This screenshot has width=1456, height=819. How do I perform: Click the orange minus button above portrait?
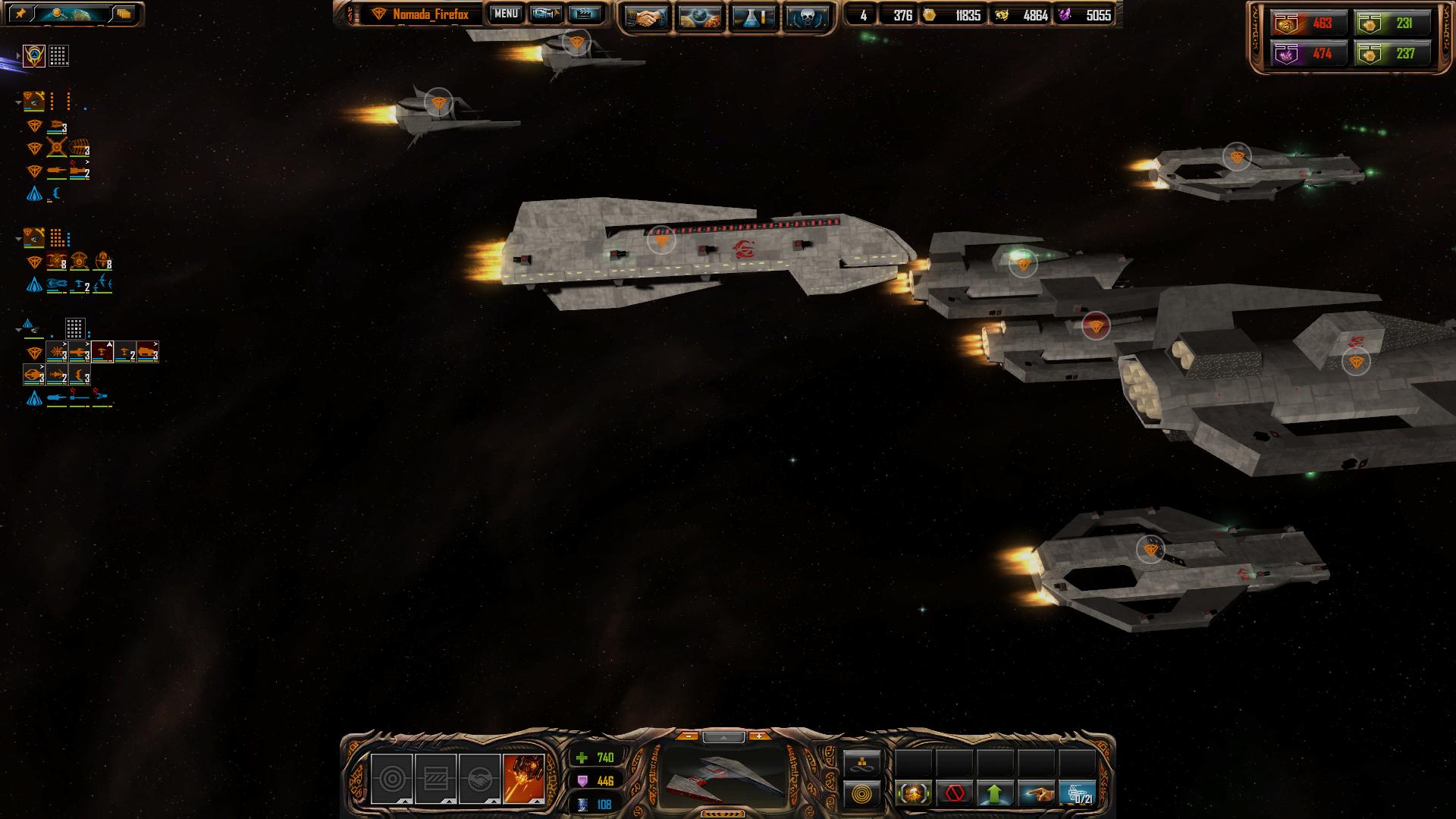[687, 736]
